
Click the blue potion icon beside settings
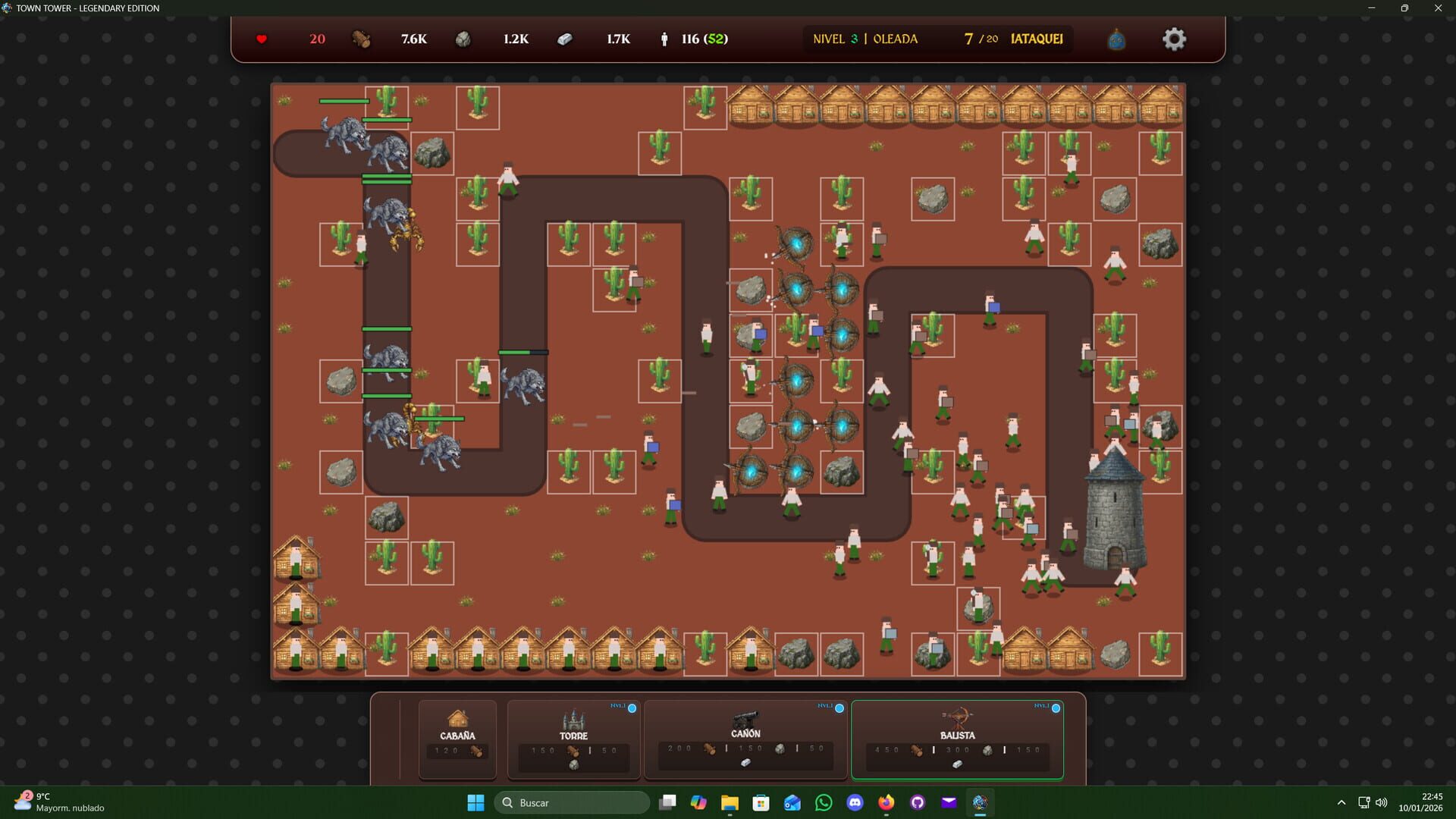pos(1116,39)
